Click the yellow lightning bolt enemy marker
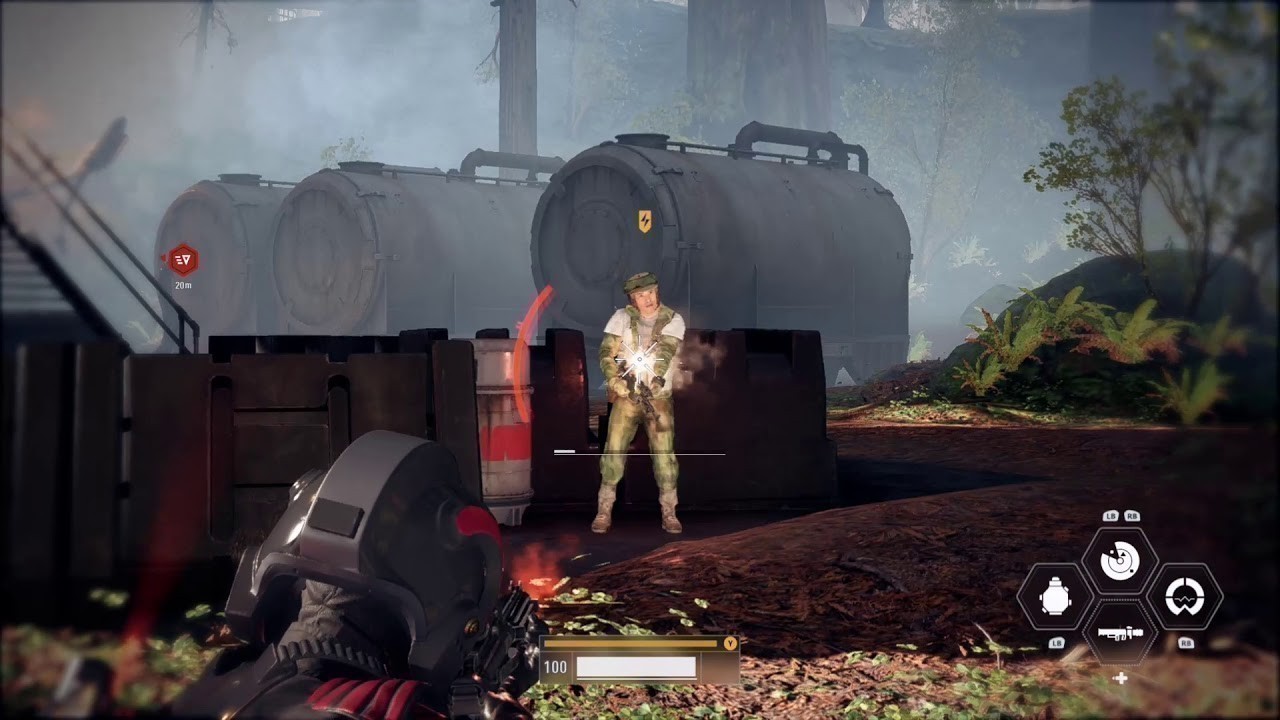The width and height of the screenshot is (1280, 720). (x=645, y=221)
